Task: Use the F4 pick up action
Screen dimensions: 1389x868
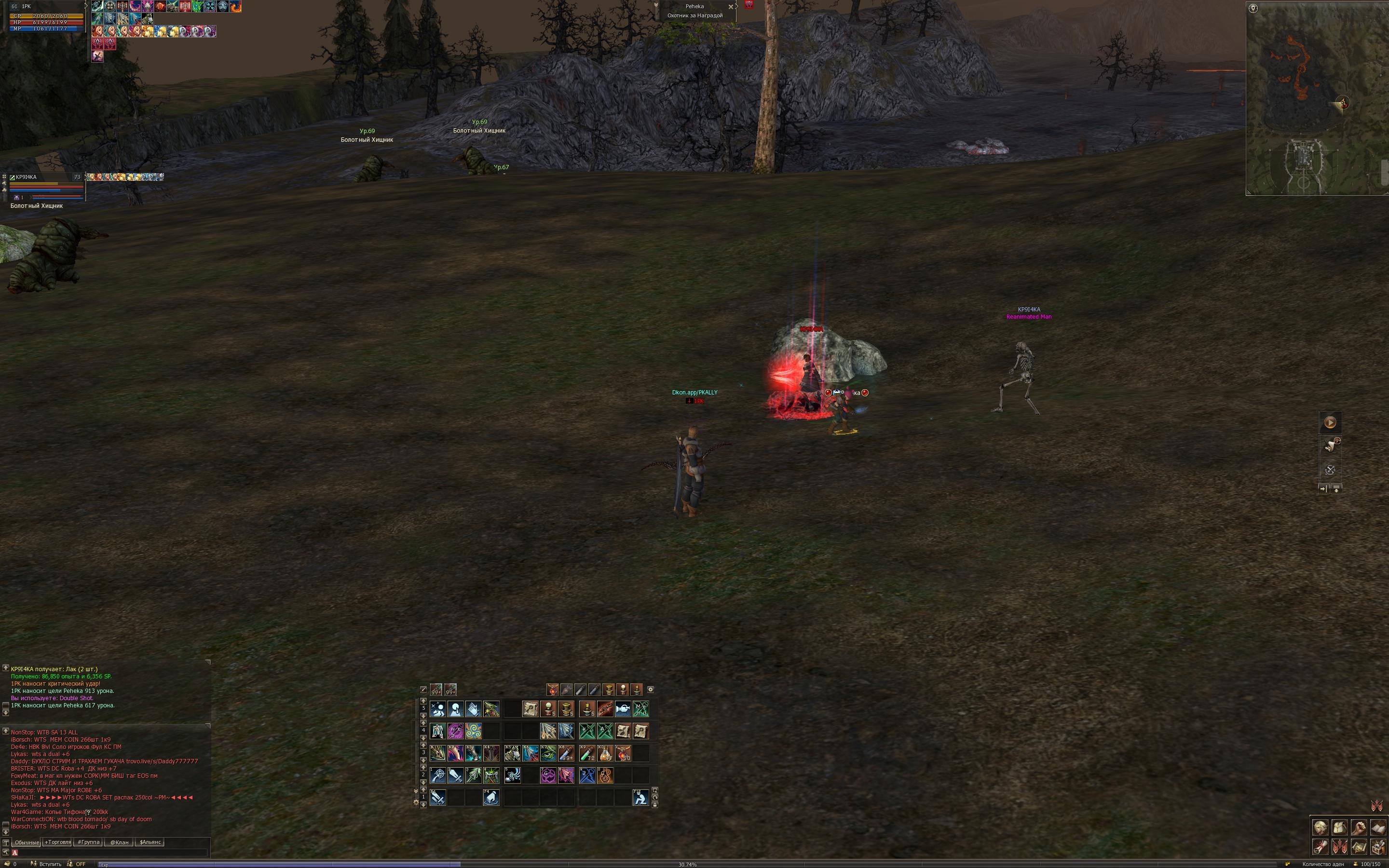Action: [491, 798]
